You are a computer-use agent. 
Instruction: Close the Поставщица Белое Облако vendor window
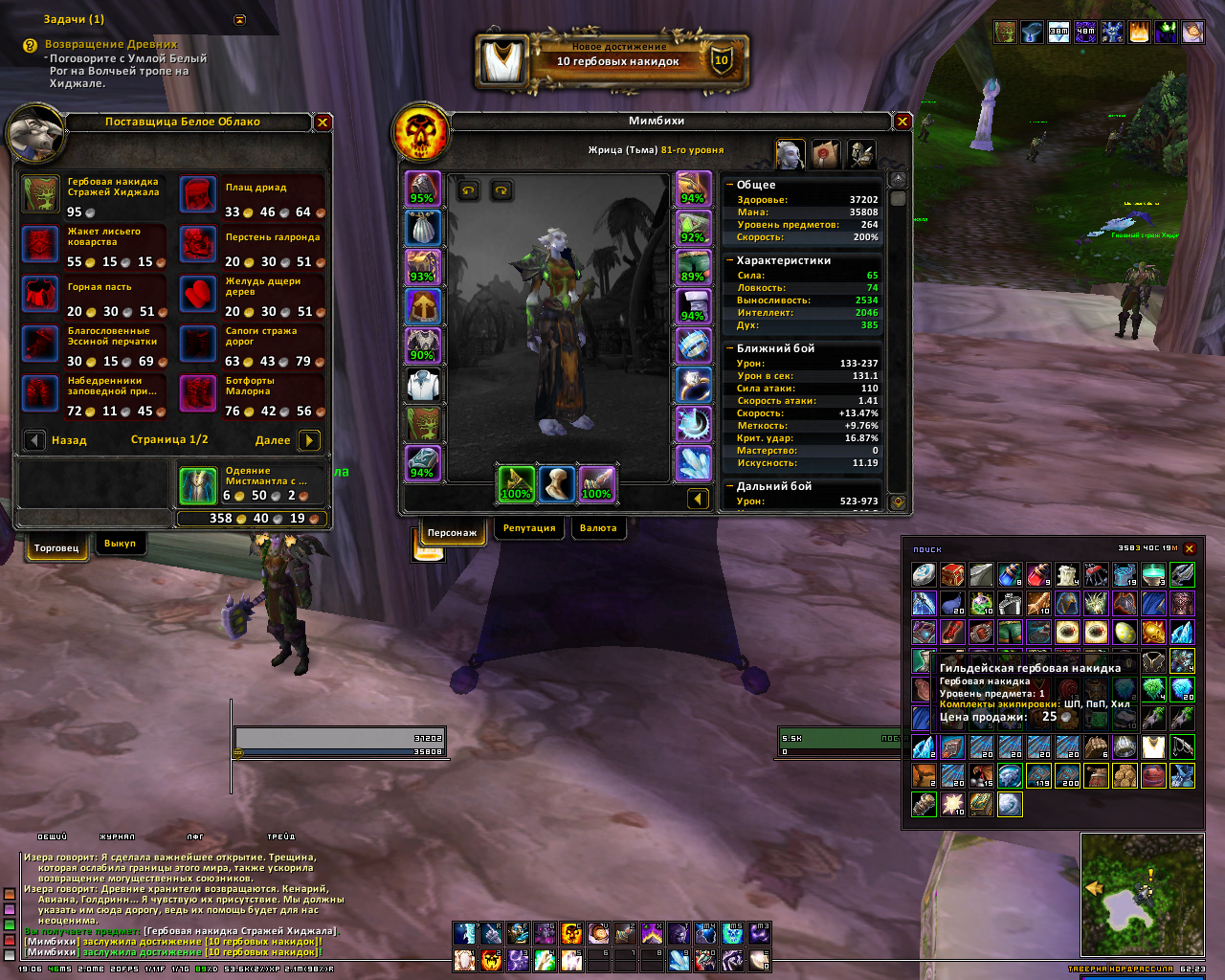click(x=323, y=122)
